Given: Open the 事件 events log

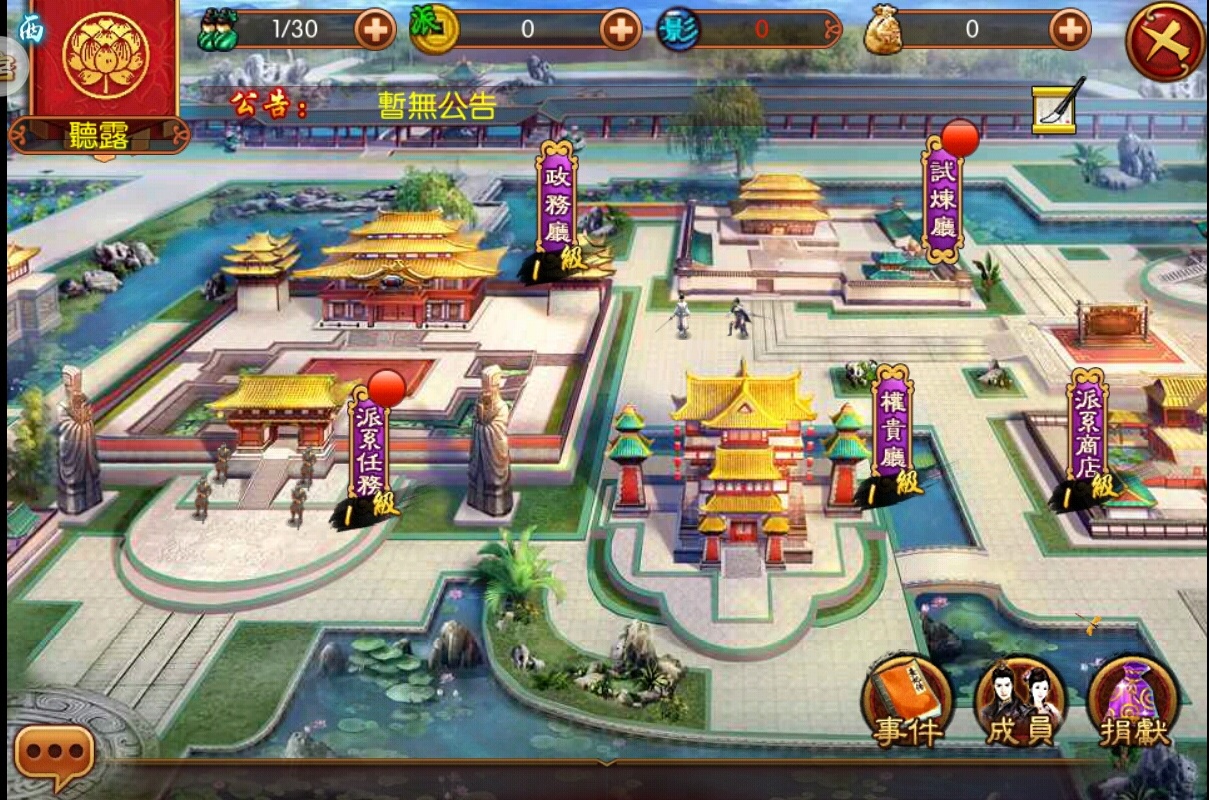Looking at the screenshot, I should point(908,701).
